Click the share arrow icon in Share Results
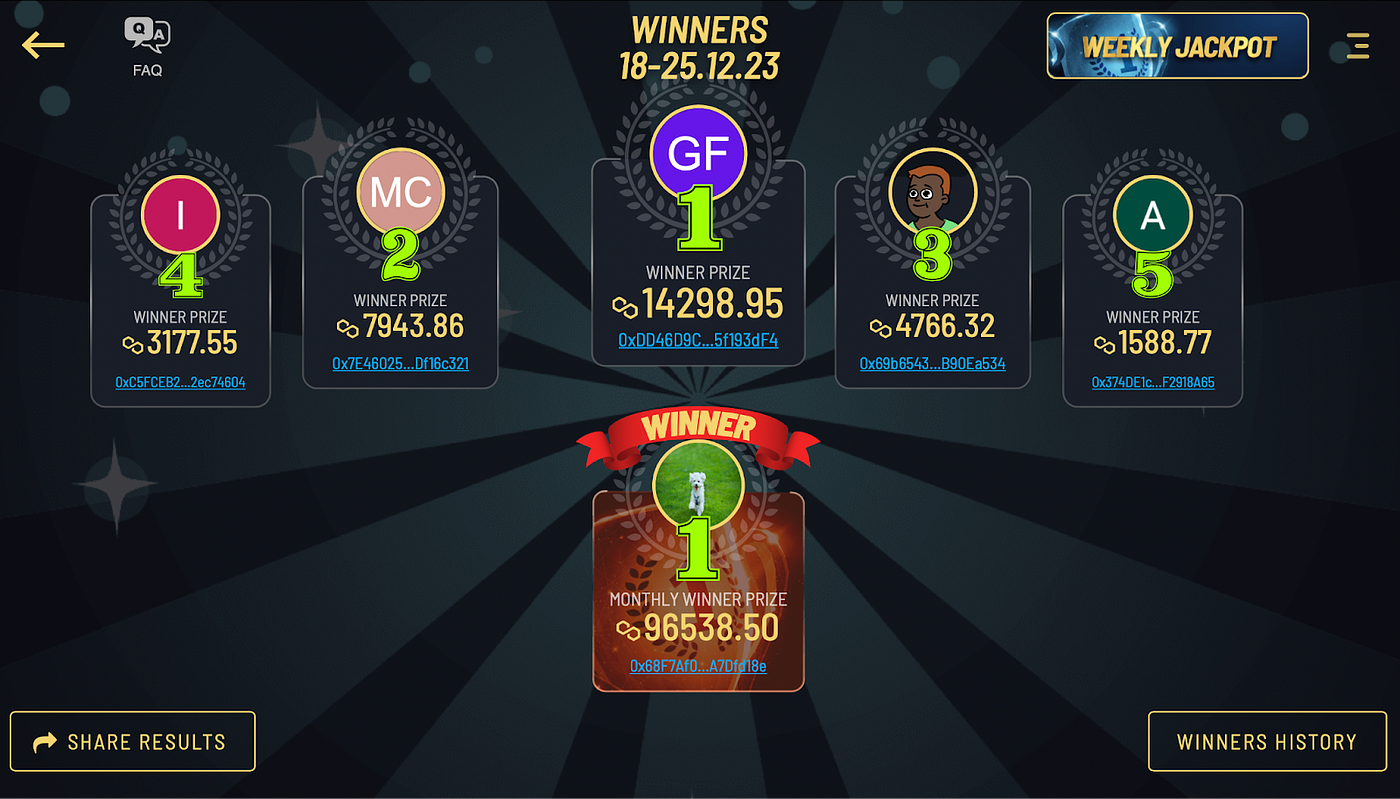The height and width of the screenshot is (799, 1400). pyautogui.click(x=43, y=740)
